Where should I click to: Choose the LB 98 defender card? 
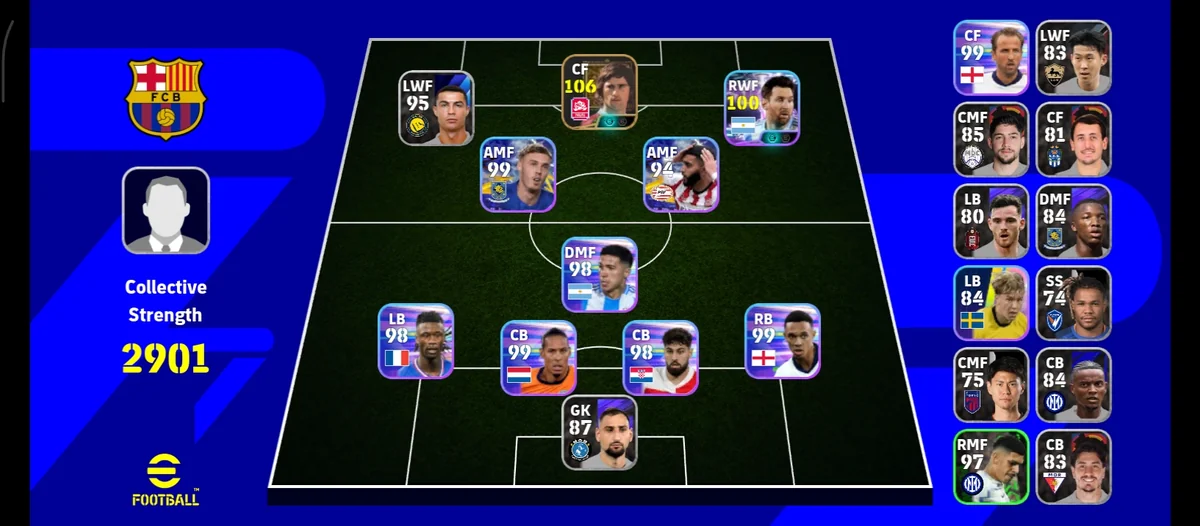[x=416, y=341]
